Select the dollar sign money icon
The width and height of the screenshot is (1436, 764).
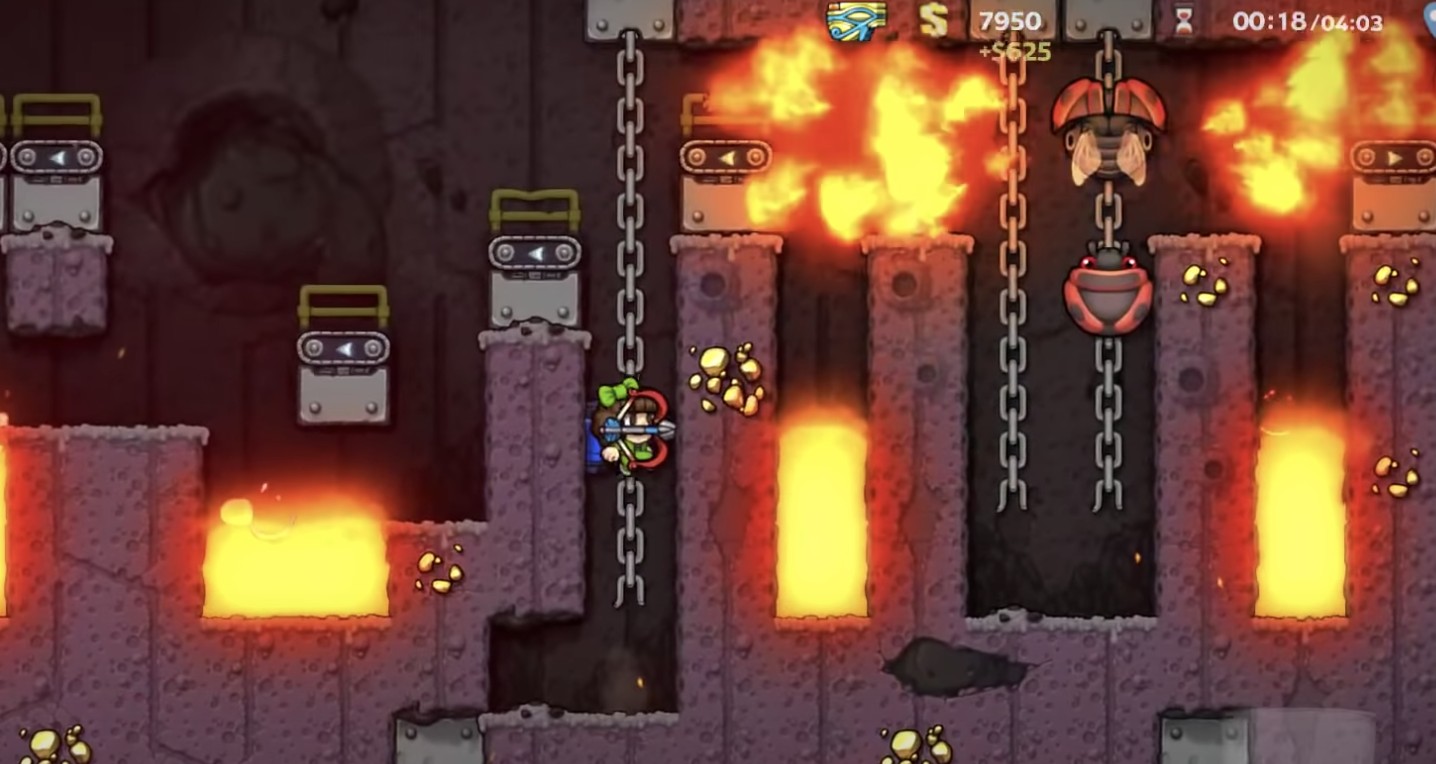[935, 18]
